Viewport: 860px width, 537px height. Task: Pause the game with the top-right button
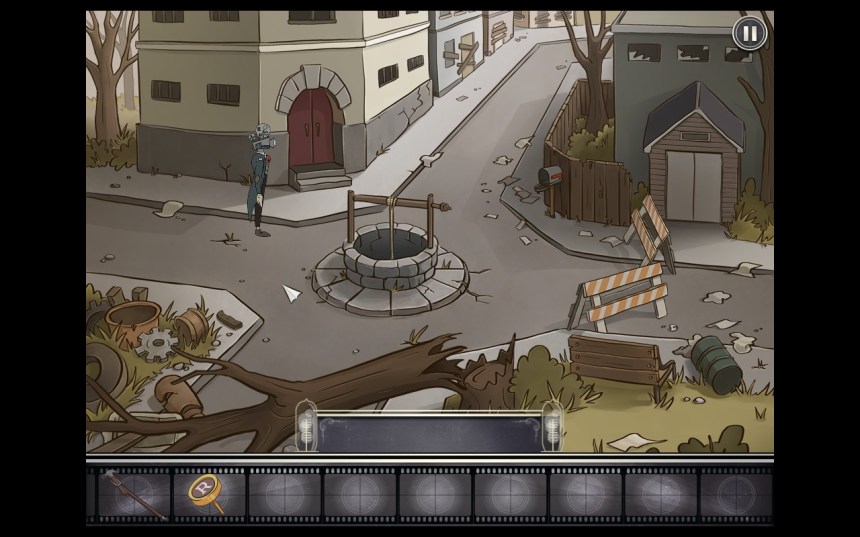pos(748,33)
